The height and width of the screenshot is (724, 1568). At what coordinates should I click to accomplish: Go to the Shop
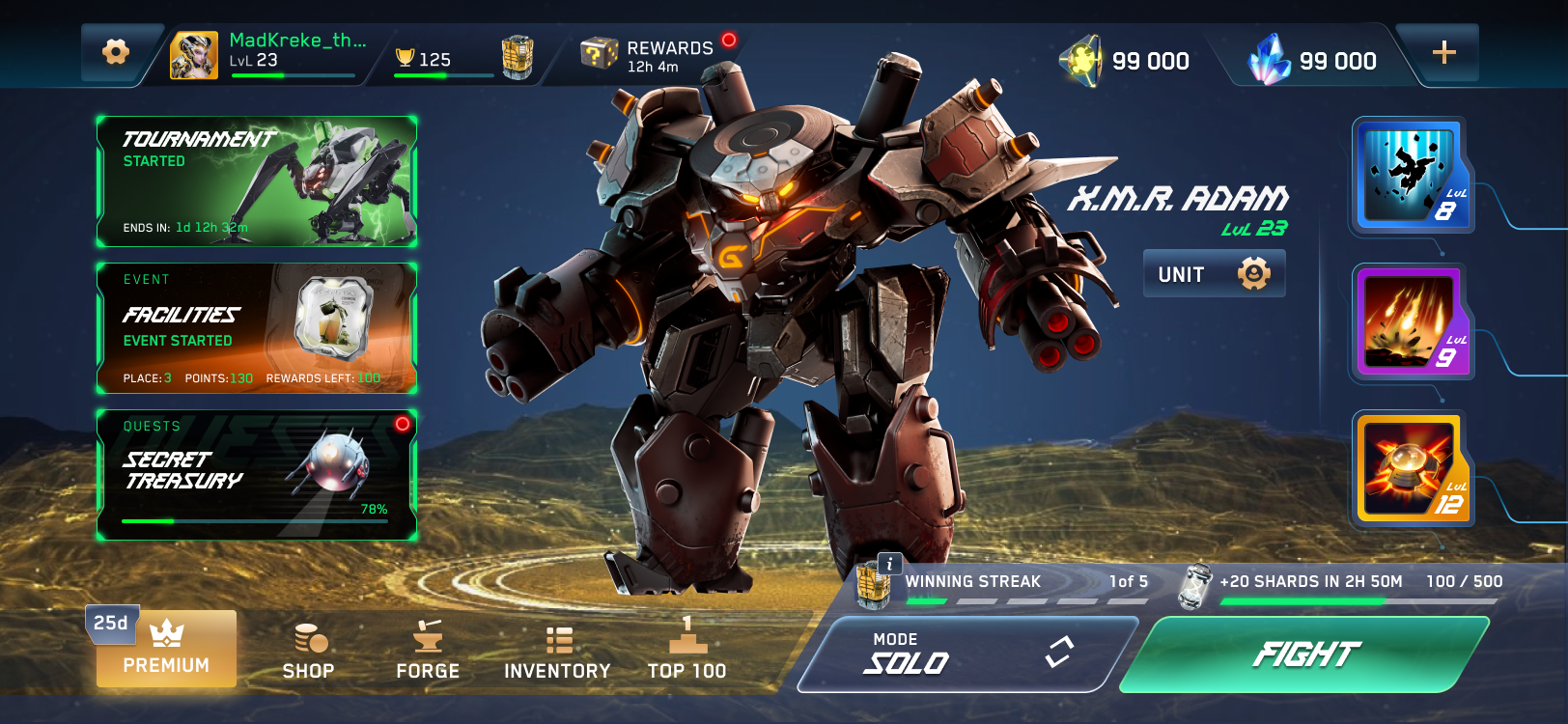tap(309, 652)
